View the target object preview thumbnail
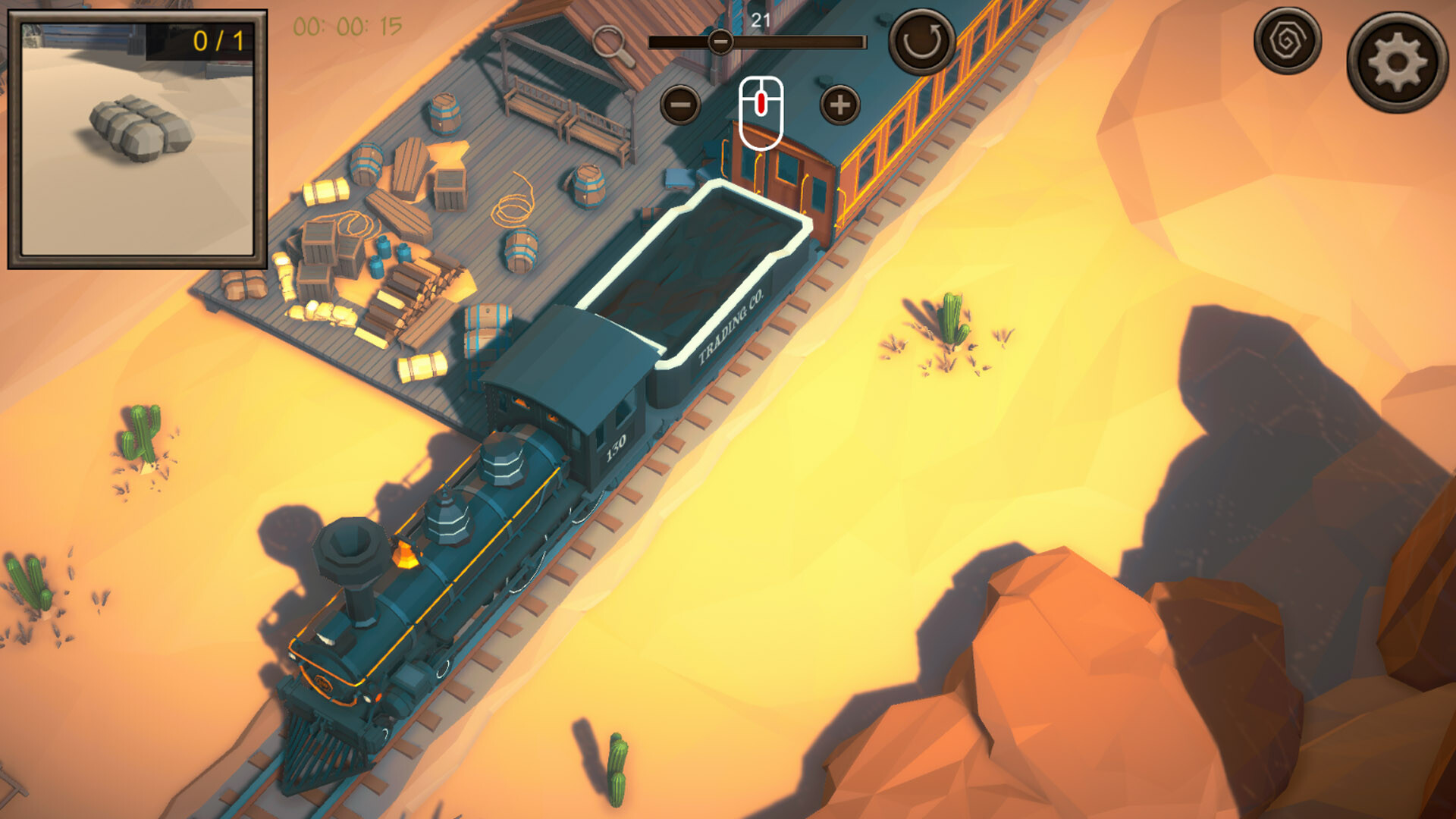Viewport: 1456px width, 819px height. [x=137, y=140]
